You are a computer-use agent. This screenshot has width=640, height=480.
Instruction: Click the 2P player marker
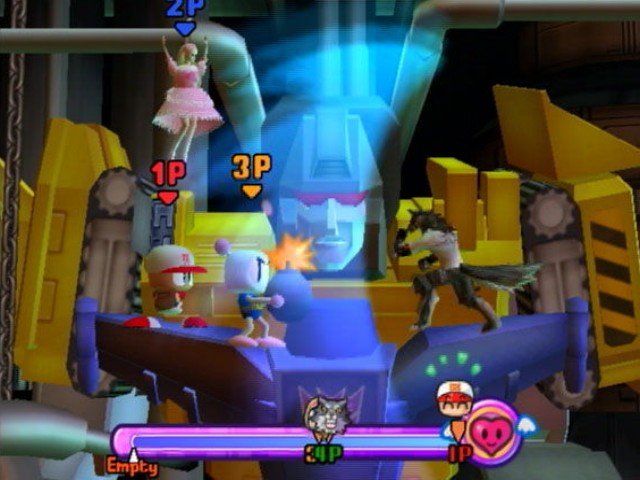[185, 12]
